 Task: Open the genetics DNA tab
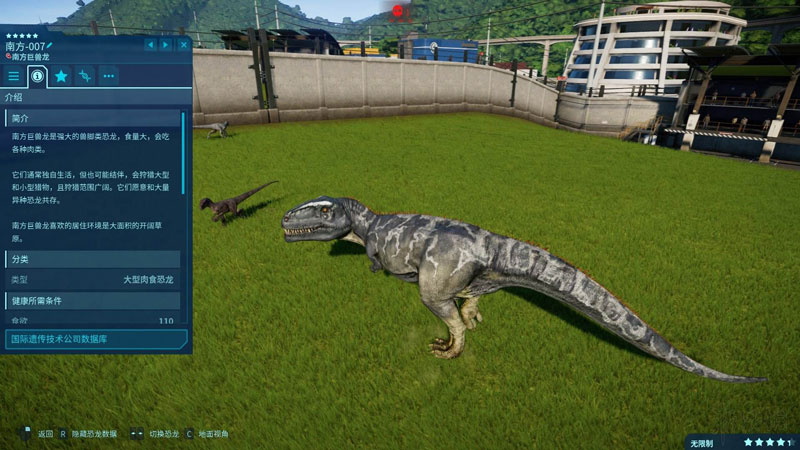click(x=86, y=76)
